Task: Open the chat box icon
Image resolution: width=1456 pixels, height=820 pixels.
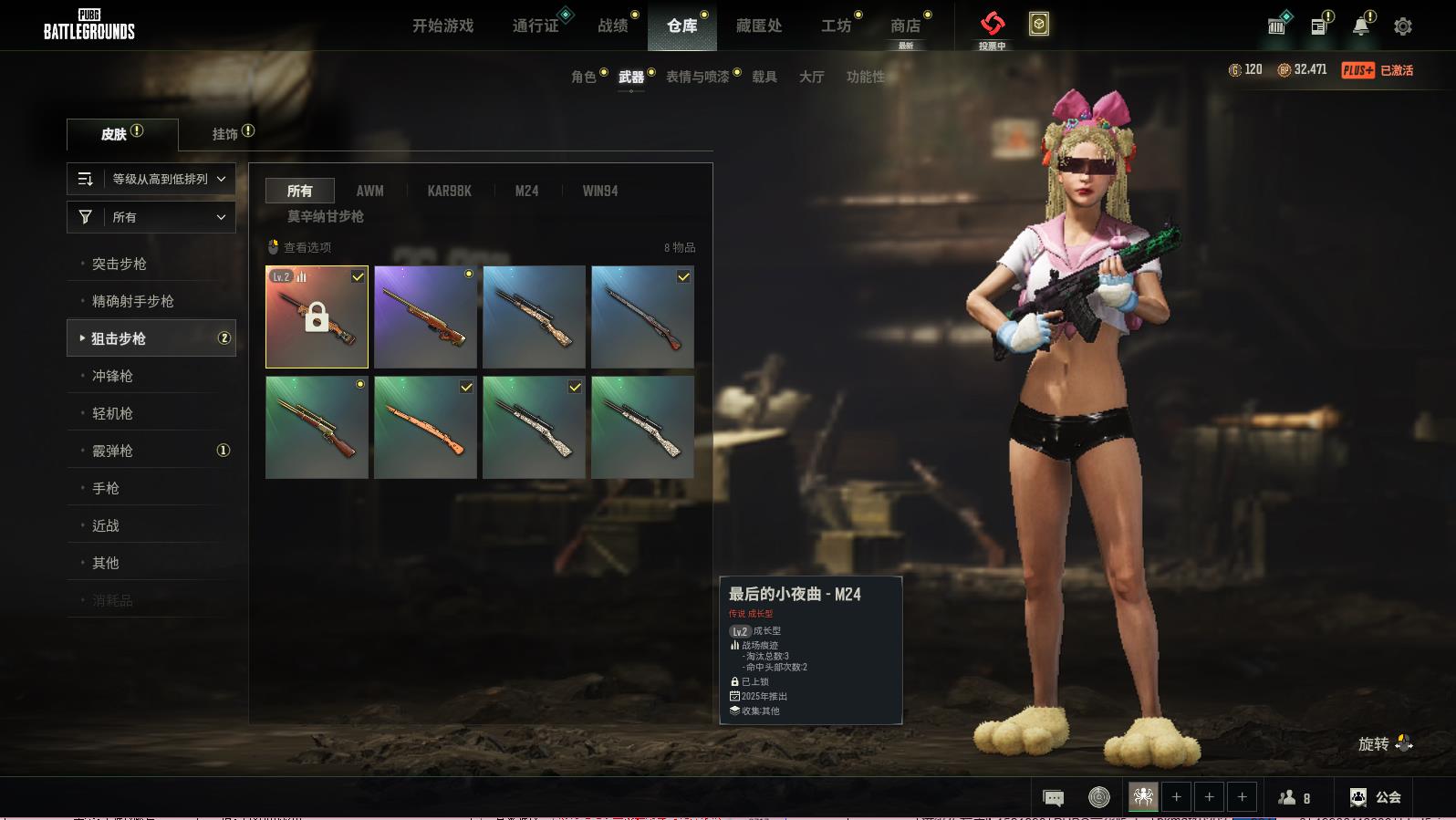Action: [x=1053, y=798]
